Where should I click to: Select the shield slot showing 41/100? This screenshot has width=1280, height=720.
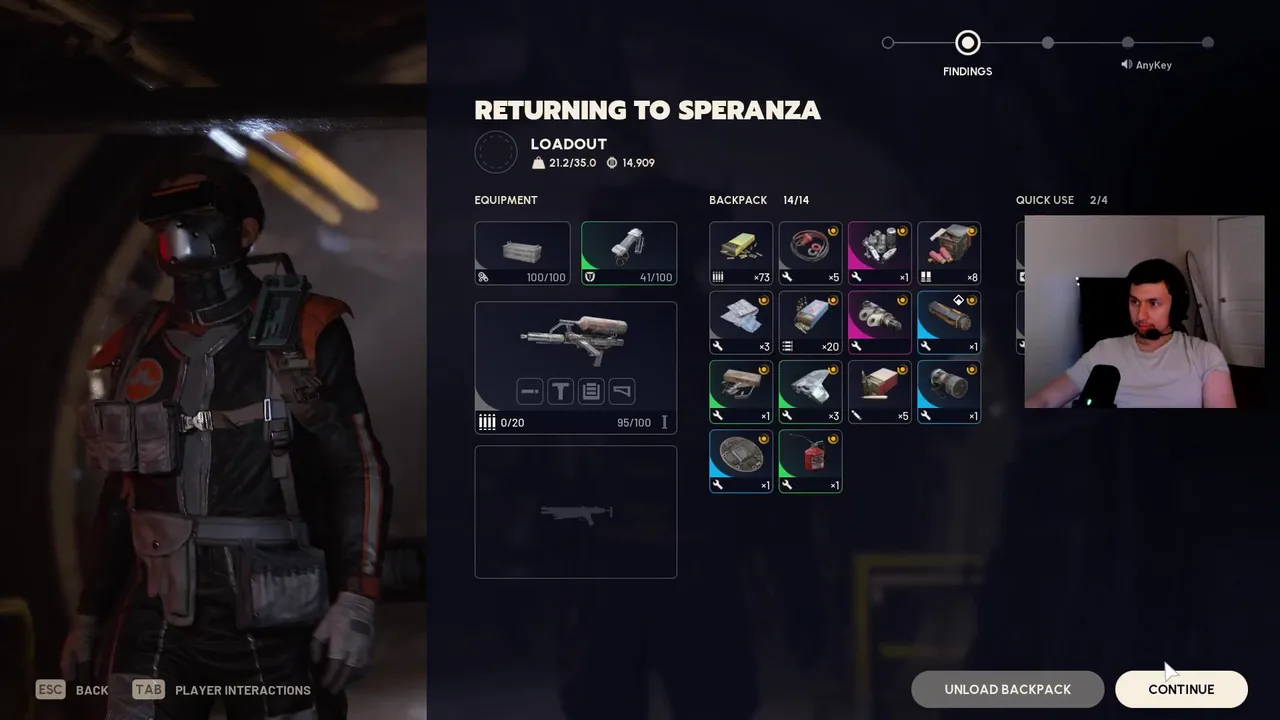pyautogui.click(x=628, y=253)
